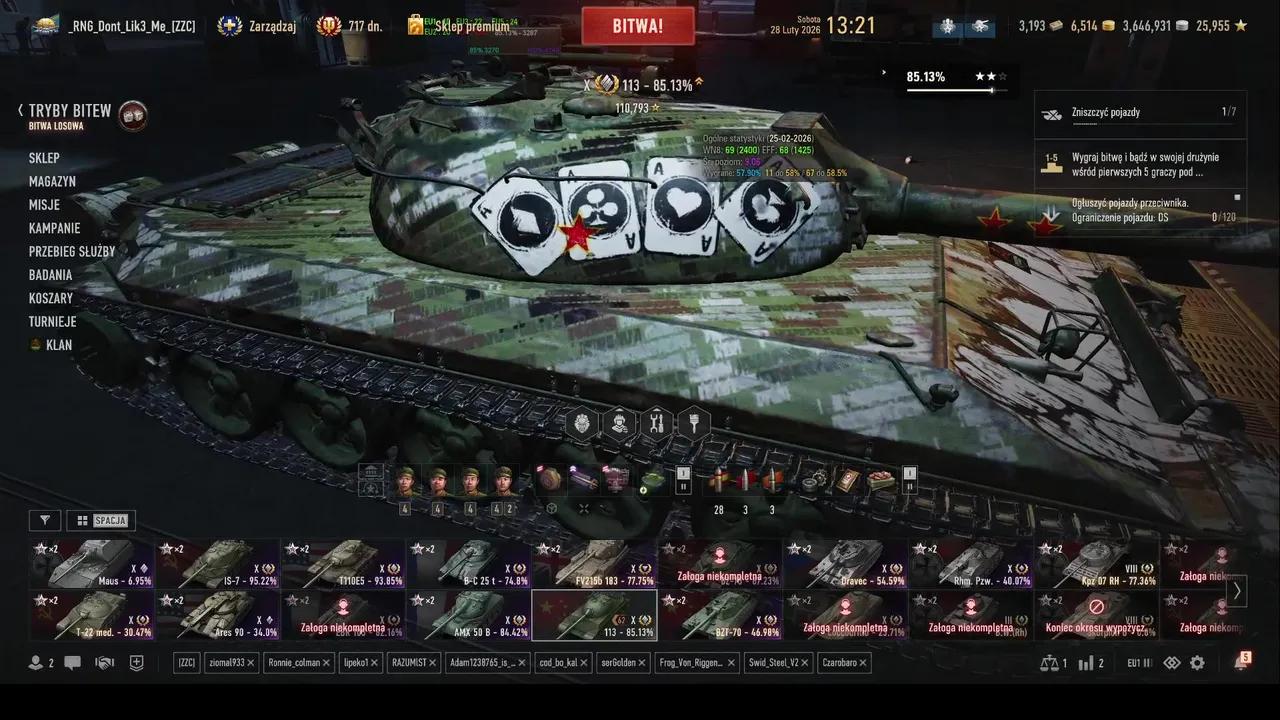Open the settings gear icon
The height and width of the screenshot is (720, 1280).
coord(1197,663)
